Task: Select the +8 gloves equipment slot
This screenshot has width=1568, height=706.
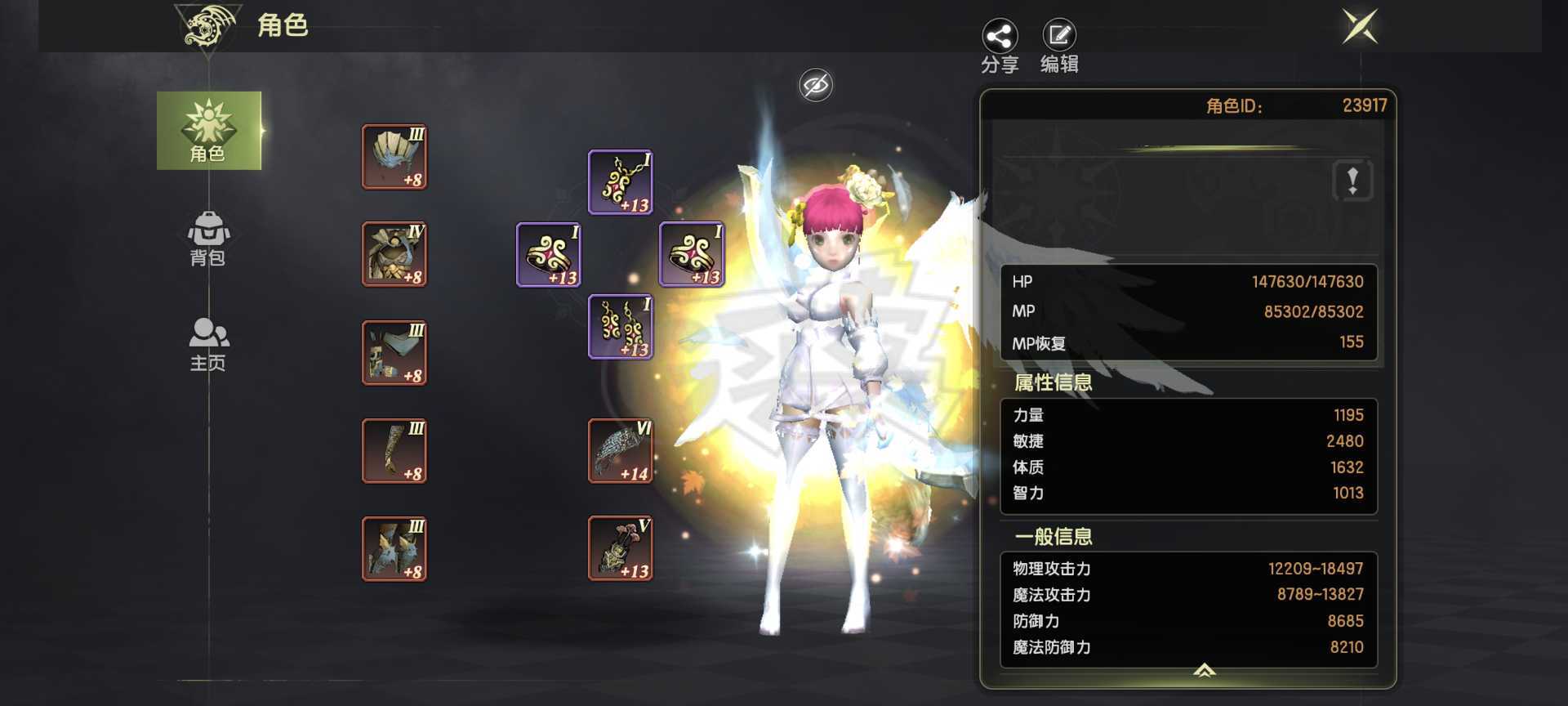Action: point(394,450)
